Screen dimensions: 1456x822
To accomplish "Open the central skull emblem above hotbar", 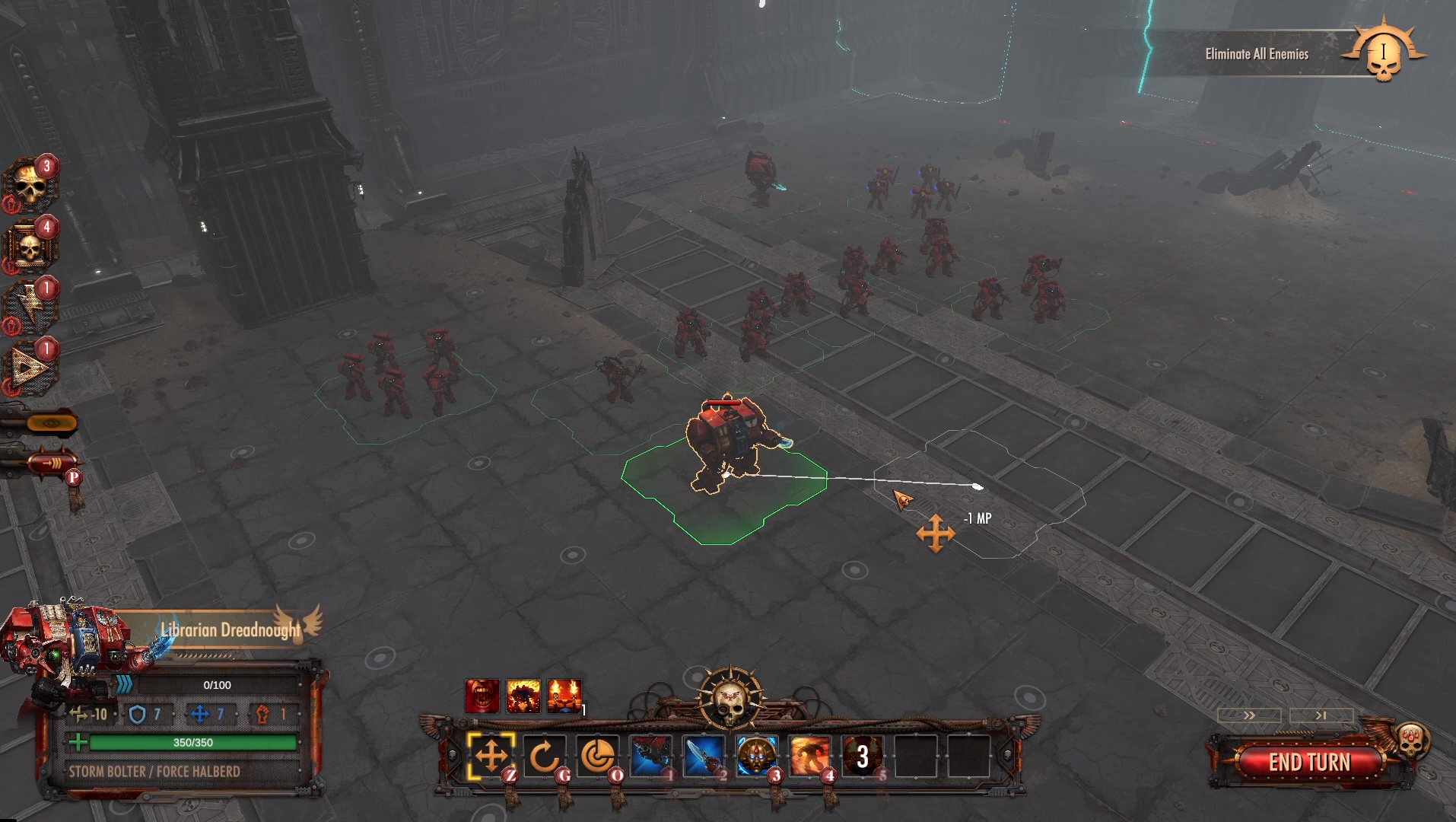I will coord(730,697).
